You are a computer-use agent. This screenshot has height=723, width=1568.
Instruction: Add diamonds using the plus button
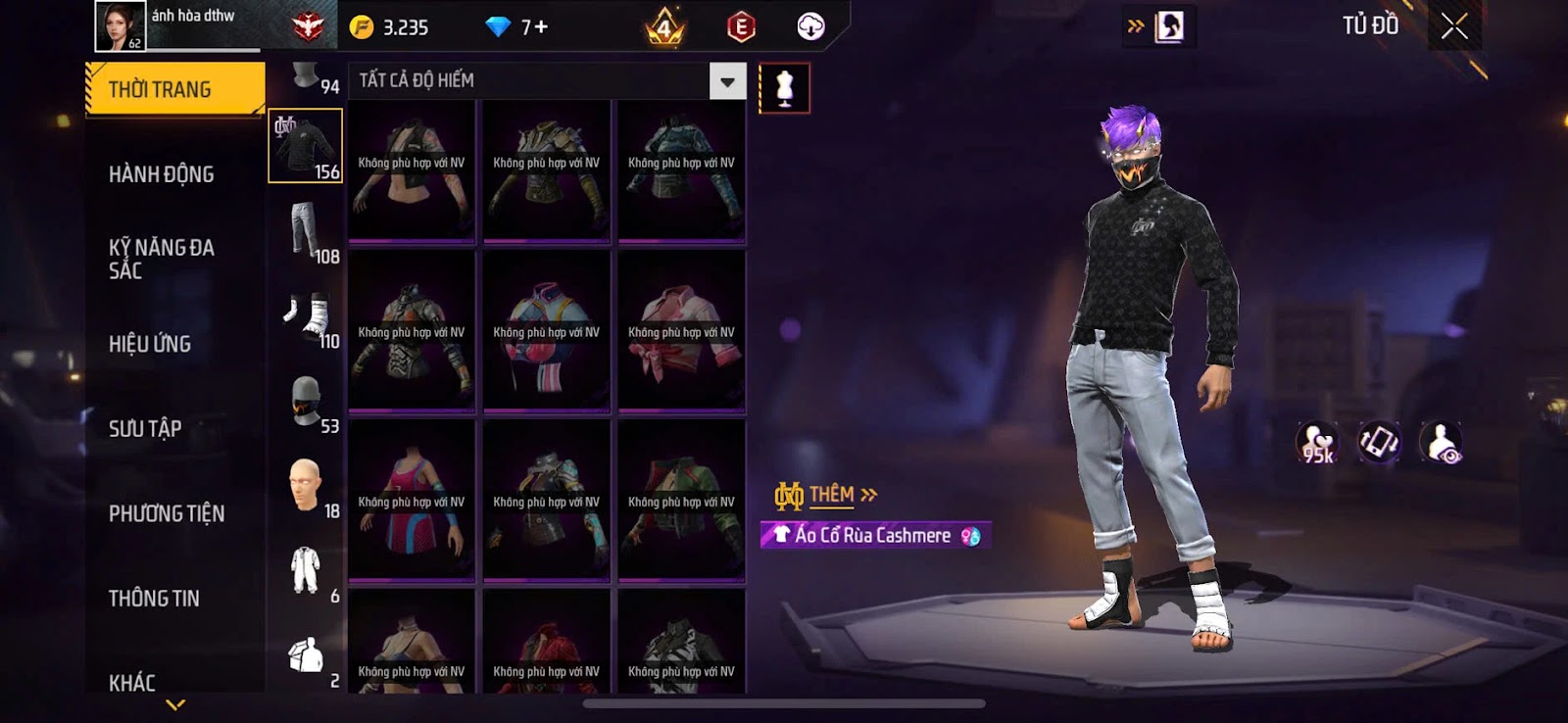[x=541, y=27]
